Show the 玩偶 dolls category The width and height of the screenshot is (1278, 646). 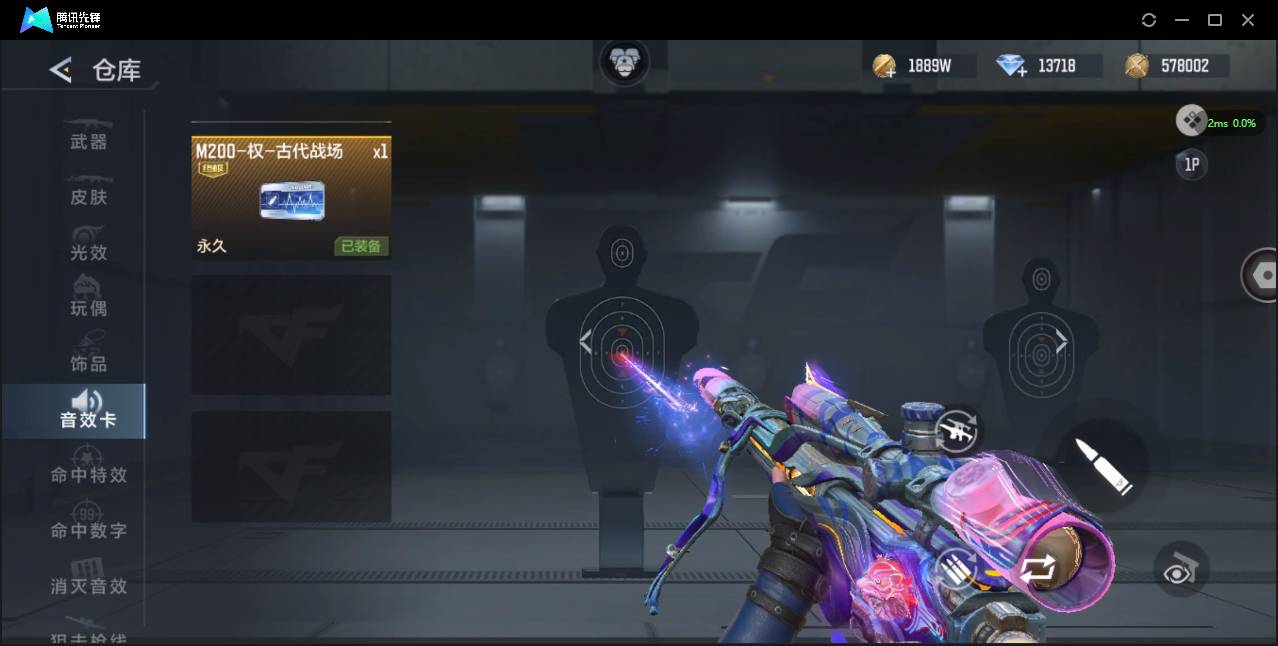click(88, 307)
